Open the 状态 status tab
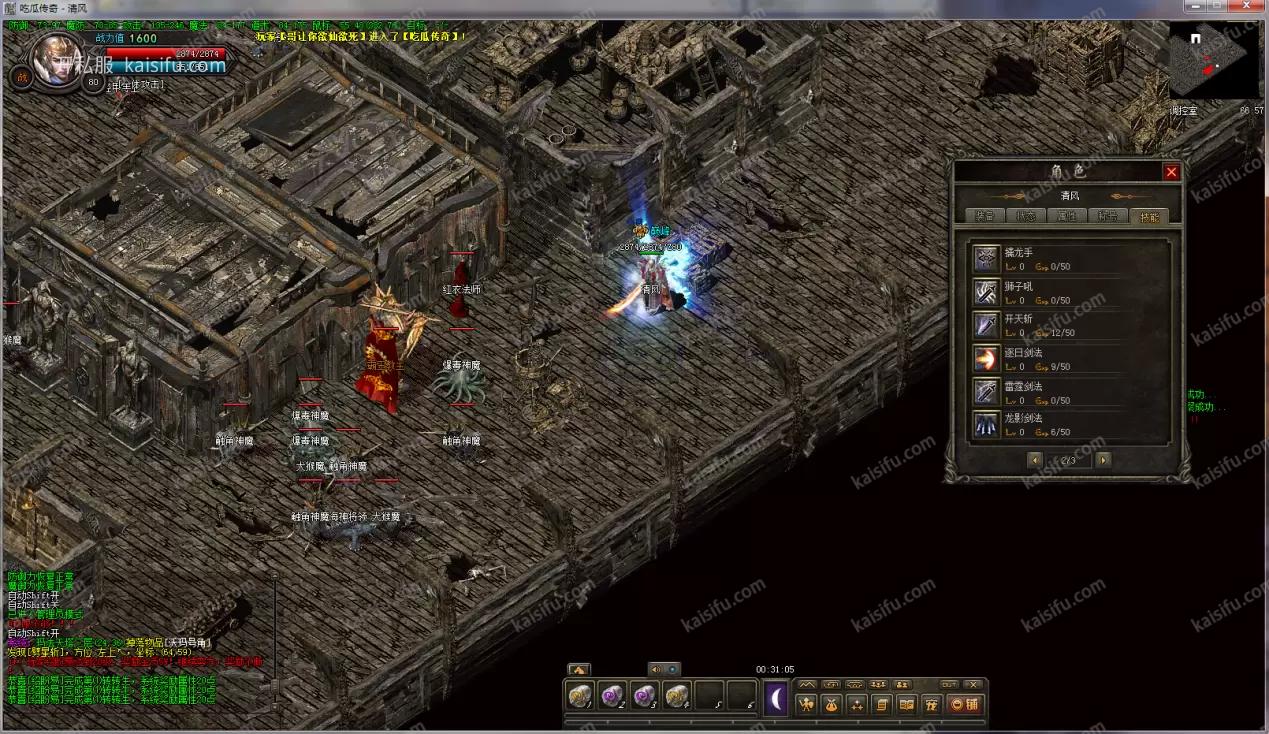Image resolution: width=1269 pixels, height=734 pixels. pyautogui.click(x=1025, y=216)
